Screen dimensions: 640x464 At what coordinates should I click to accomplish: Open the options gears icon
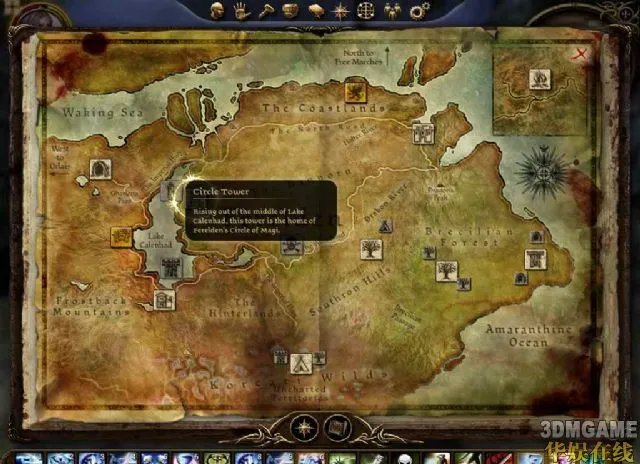[x=418, y=11]
